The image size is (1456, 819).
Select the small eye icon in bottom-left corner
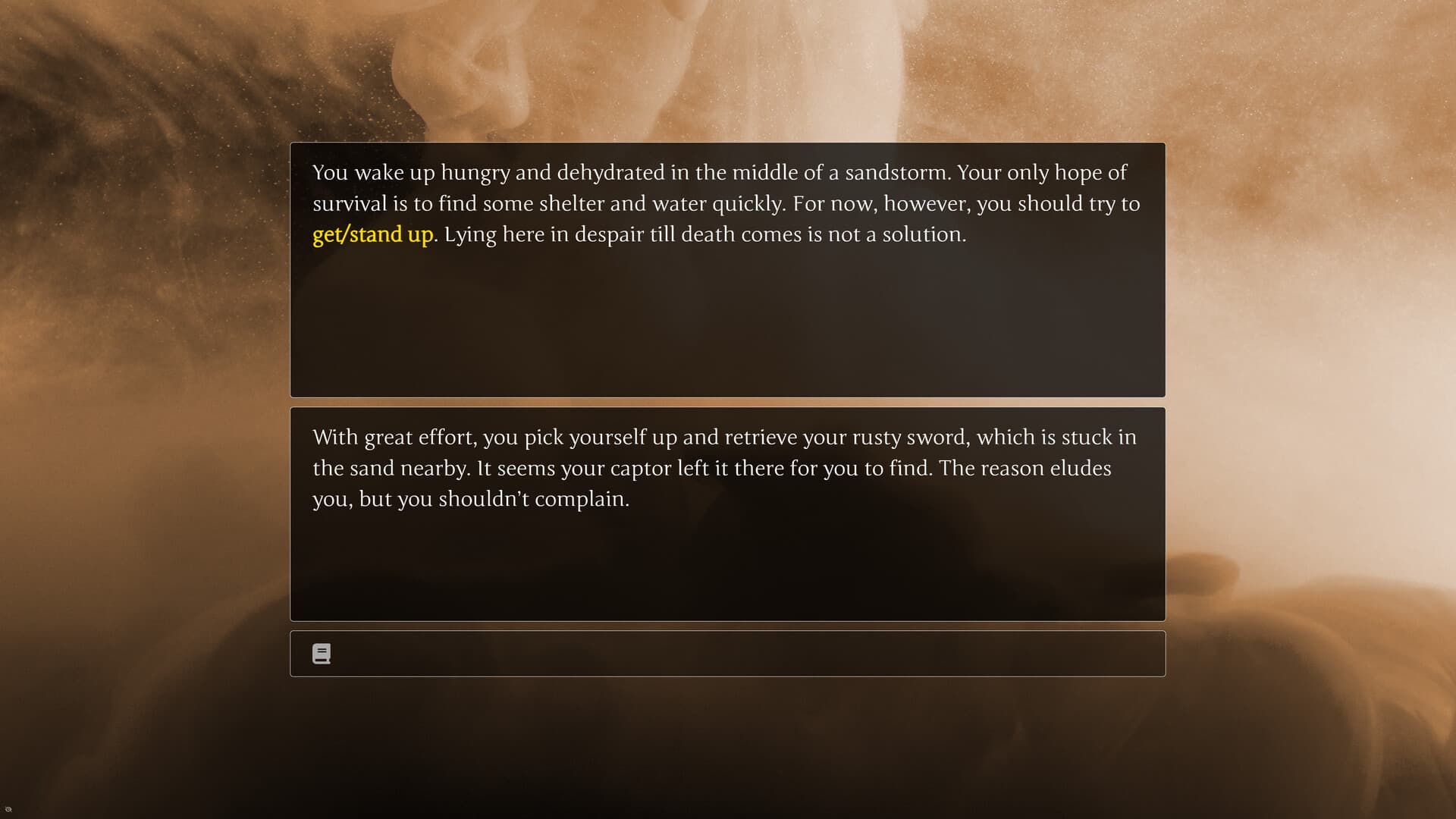[8, 810]
